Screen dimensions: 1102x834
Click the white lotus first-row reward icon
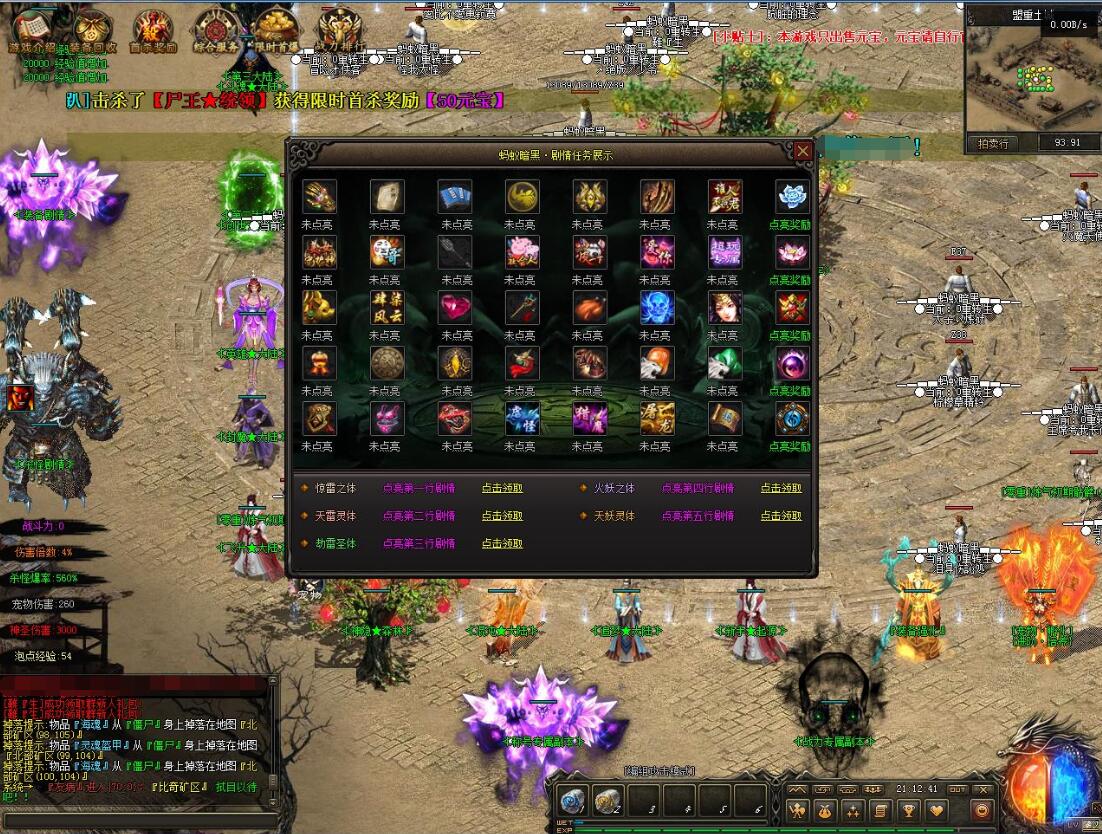pos(792,196)
